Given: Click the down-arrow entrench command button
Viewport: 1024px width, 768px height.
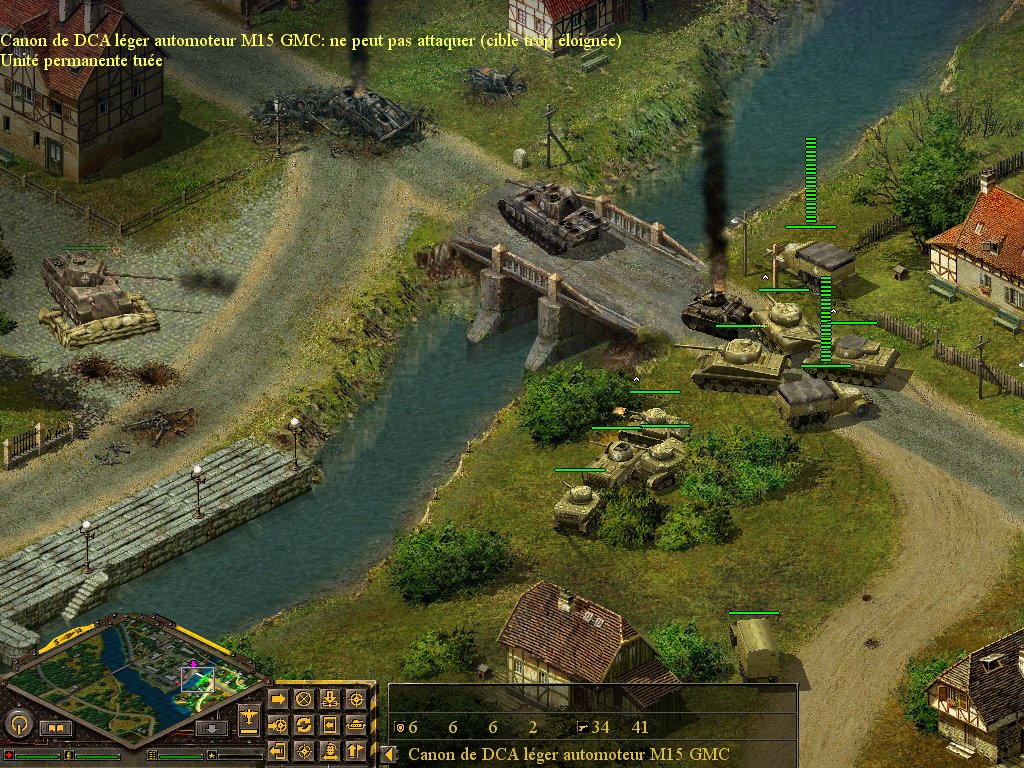Looking at the screenshot, I should tap(329, 699).
